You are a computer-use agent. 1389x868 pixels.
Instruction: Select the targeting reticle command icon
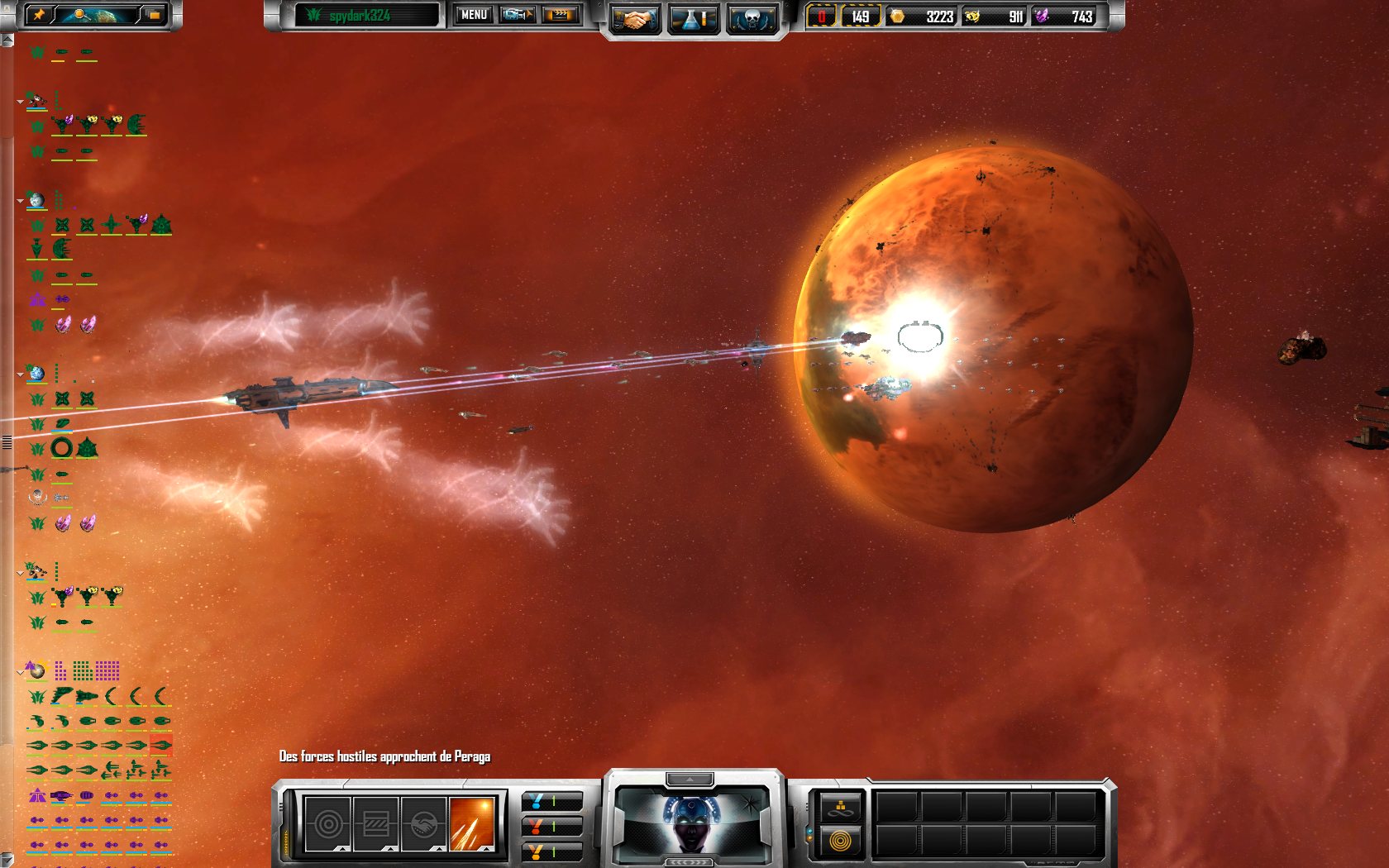pos(329,823)
